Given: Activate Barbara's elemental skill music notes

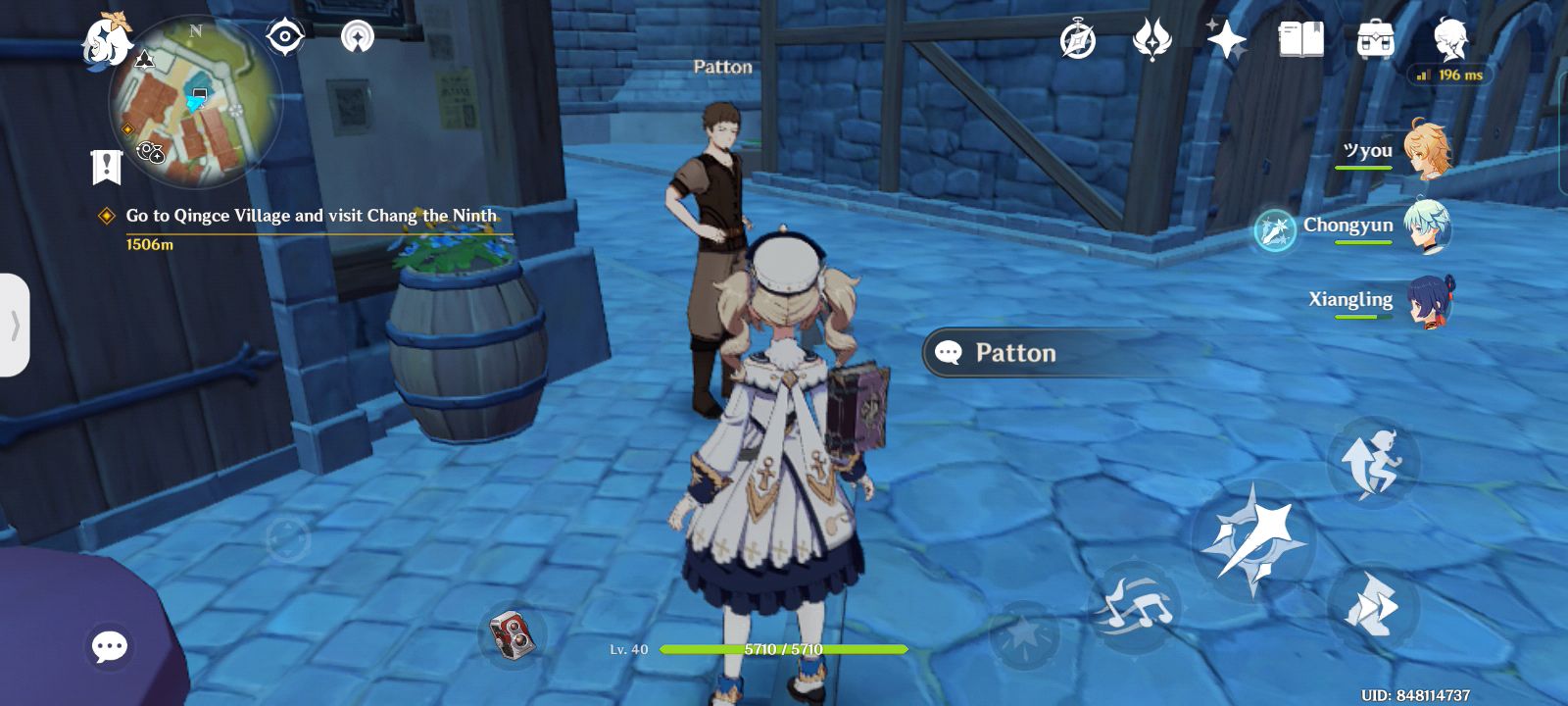Looking at the screenshot, I should click(1136, 607).
